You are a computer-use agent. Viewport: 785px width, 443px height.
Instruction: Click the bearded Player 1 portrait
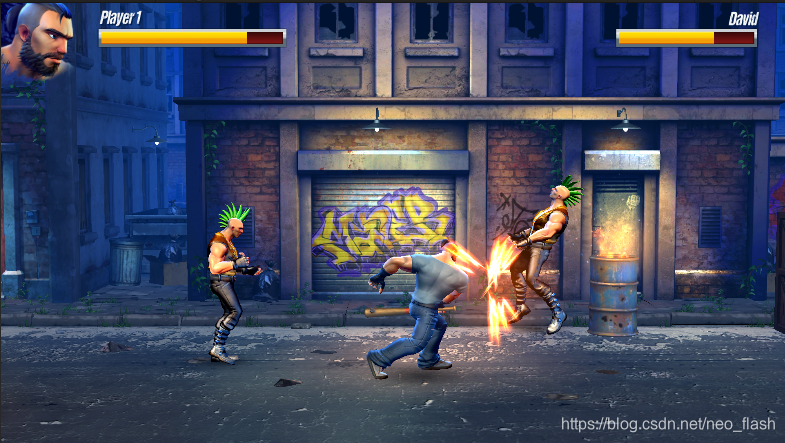coord(40,38)
